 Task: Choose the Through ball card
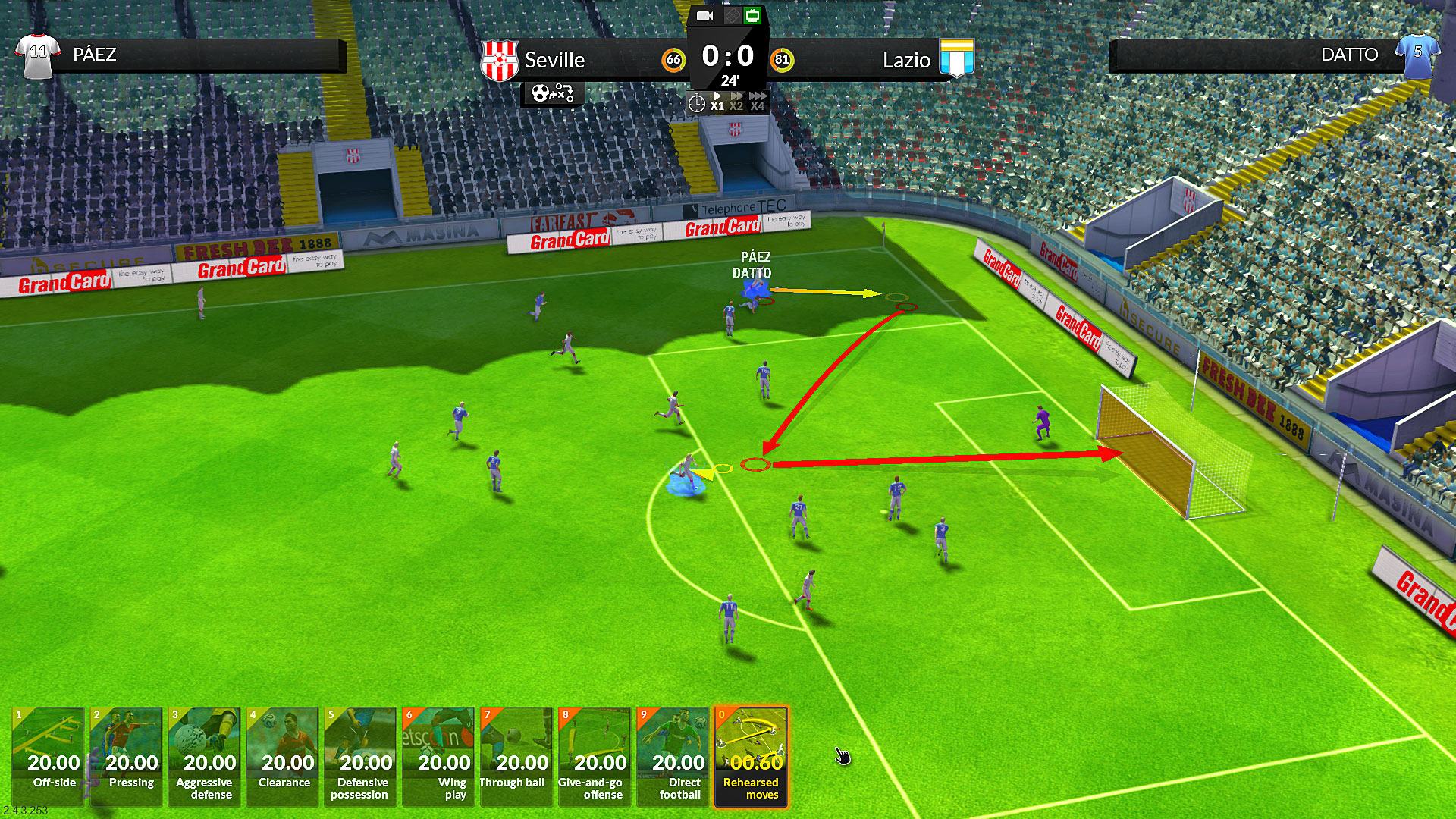tap(517, 756)
